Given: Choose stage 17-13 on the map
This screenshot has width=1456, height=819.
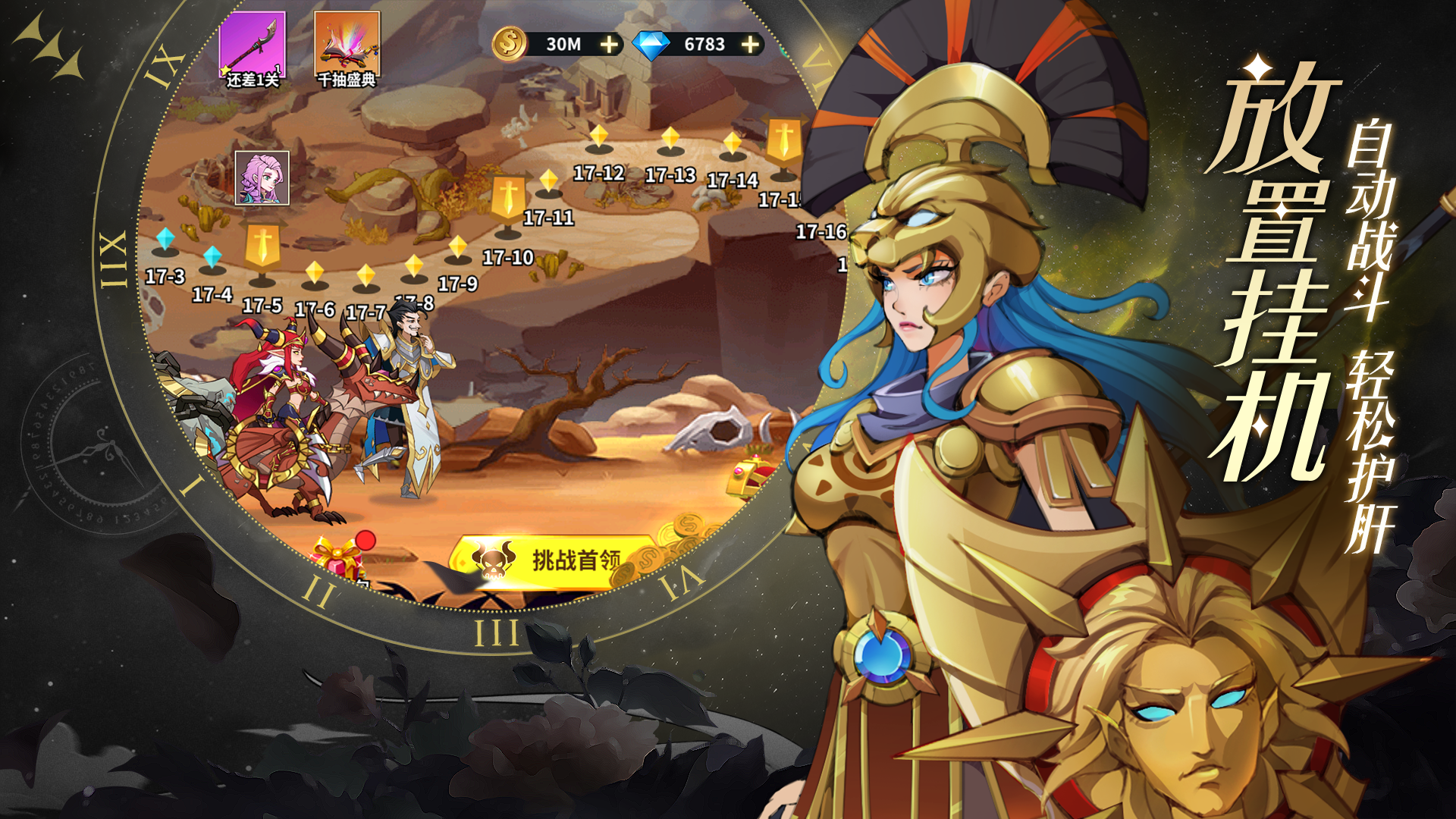Looking at the screenshot, I should [x=670, y=140].
